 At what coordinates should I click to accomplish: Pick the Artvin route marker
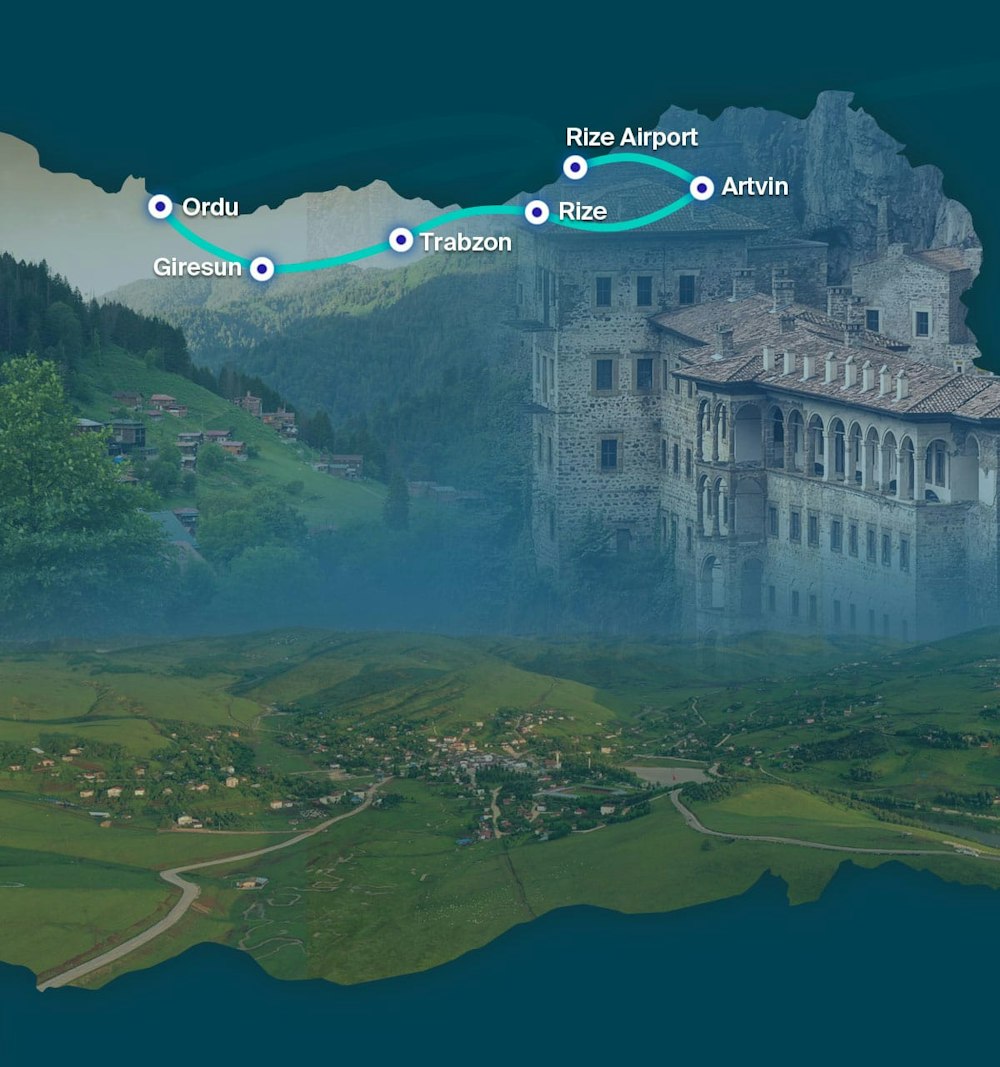(702, 187)
